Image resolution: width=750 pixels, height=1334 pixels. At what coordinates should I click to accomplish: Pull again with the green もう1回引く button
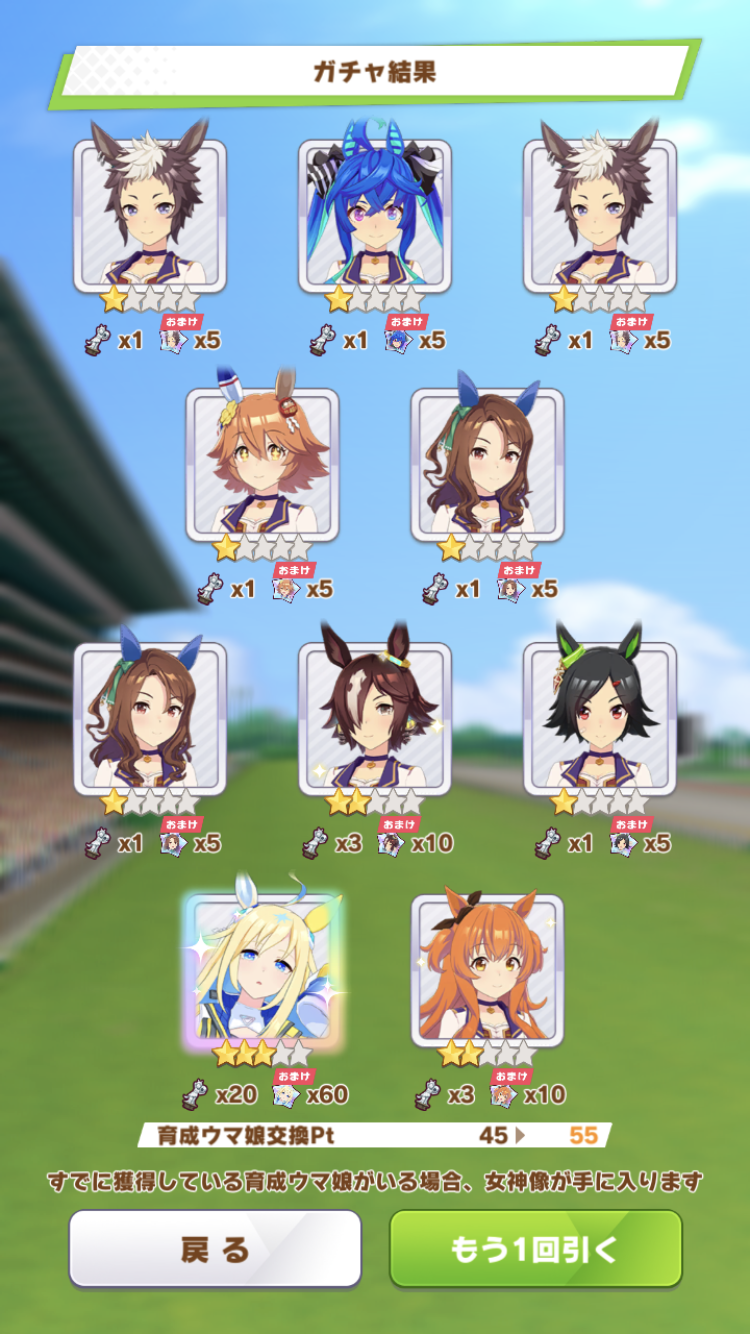[535, 1248]
